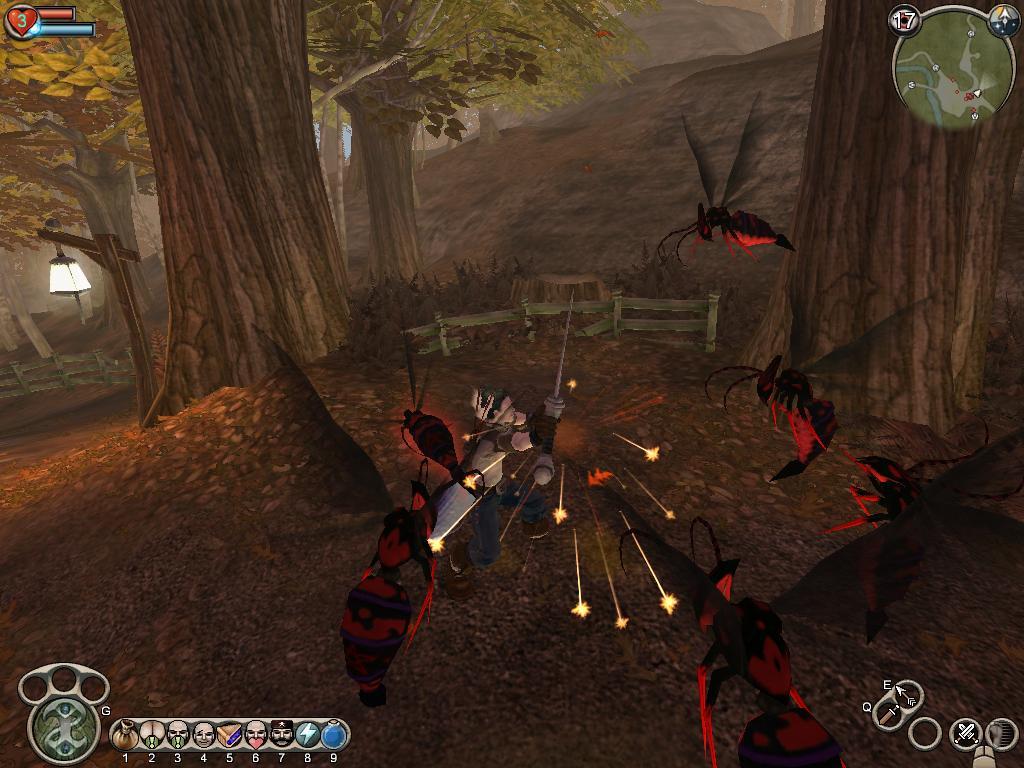Use the blue potion in slot 9
This screenshot has height=768, width=1024.
(334, 737)
